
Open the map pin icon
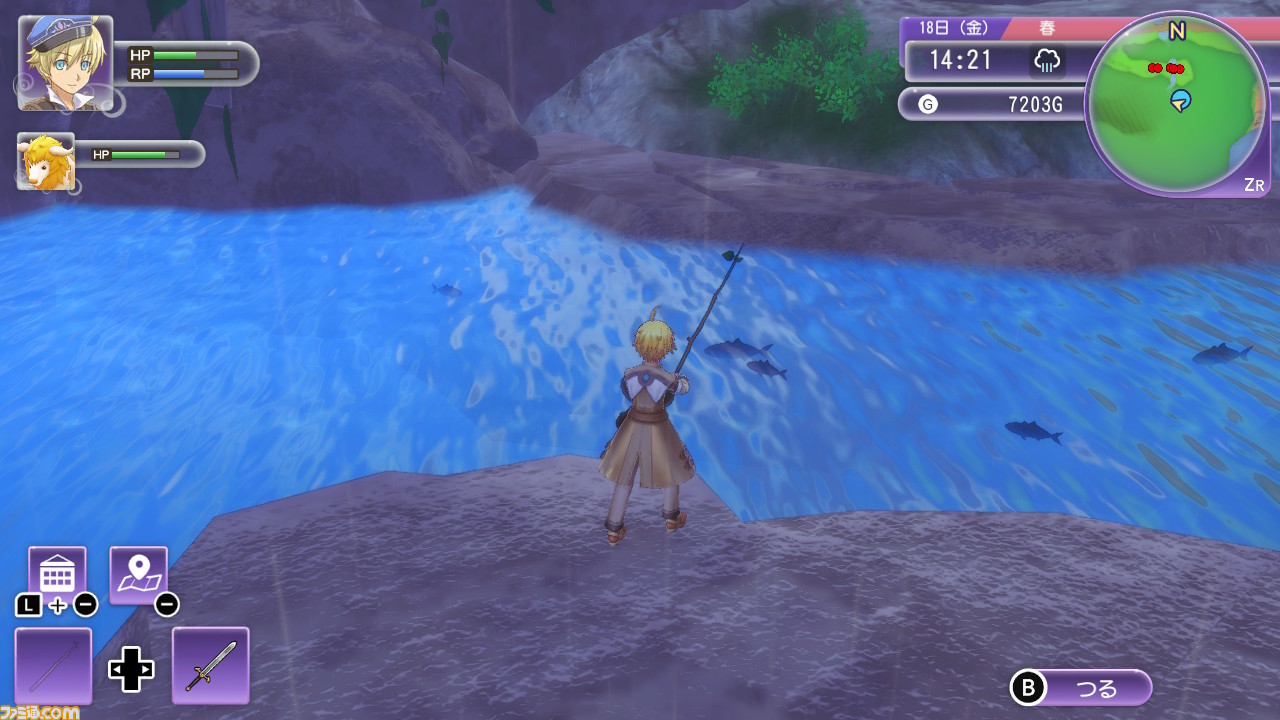click(x=138, y=575)
